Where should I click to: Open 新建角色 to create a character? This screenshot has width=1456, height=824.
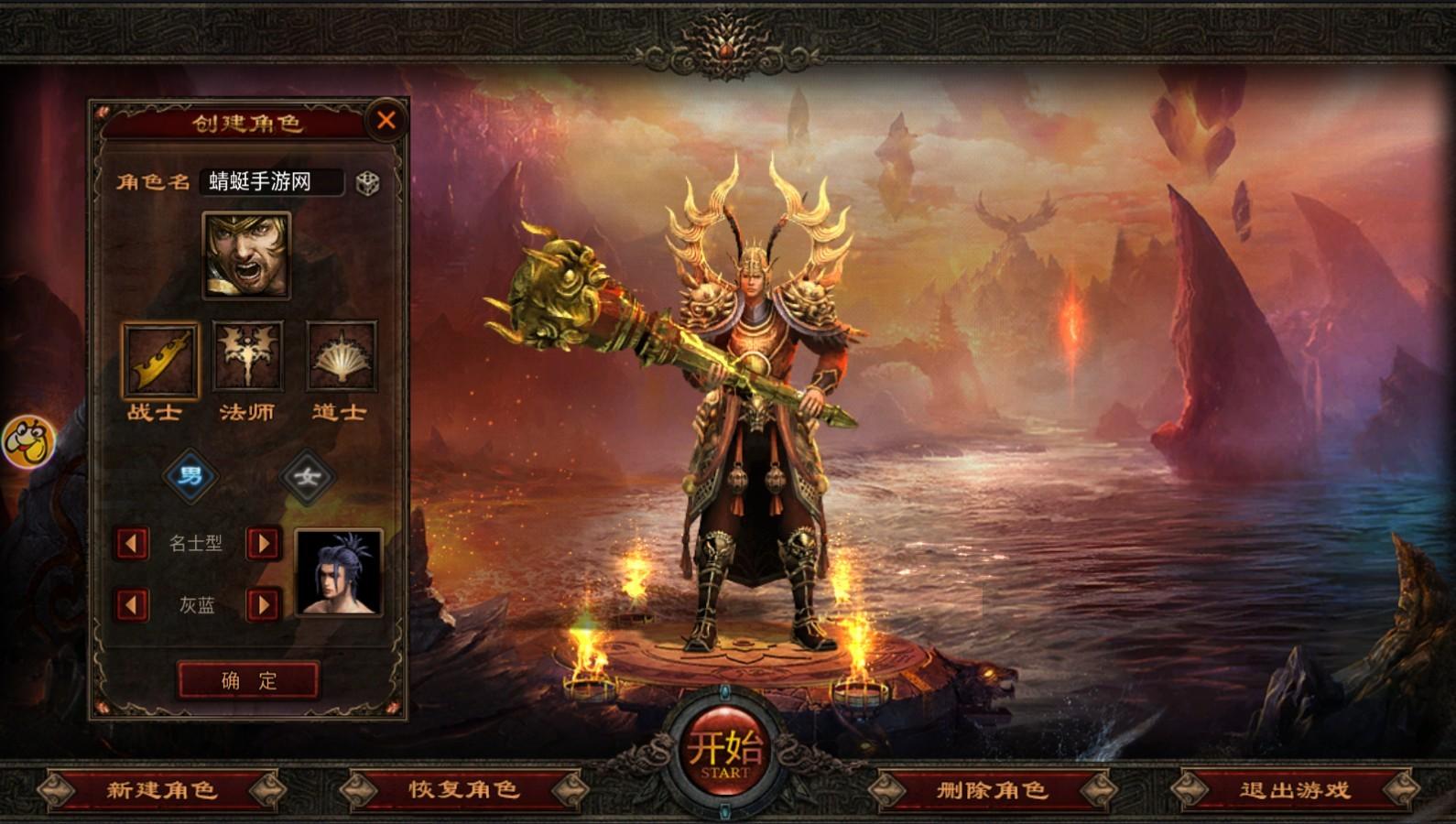[161, 789]
